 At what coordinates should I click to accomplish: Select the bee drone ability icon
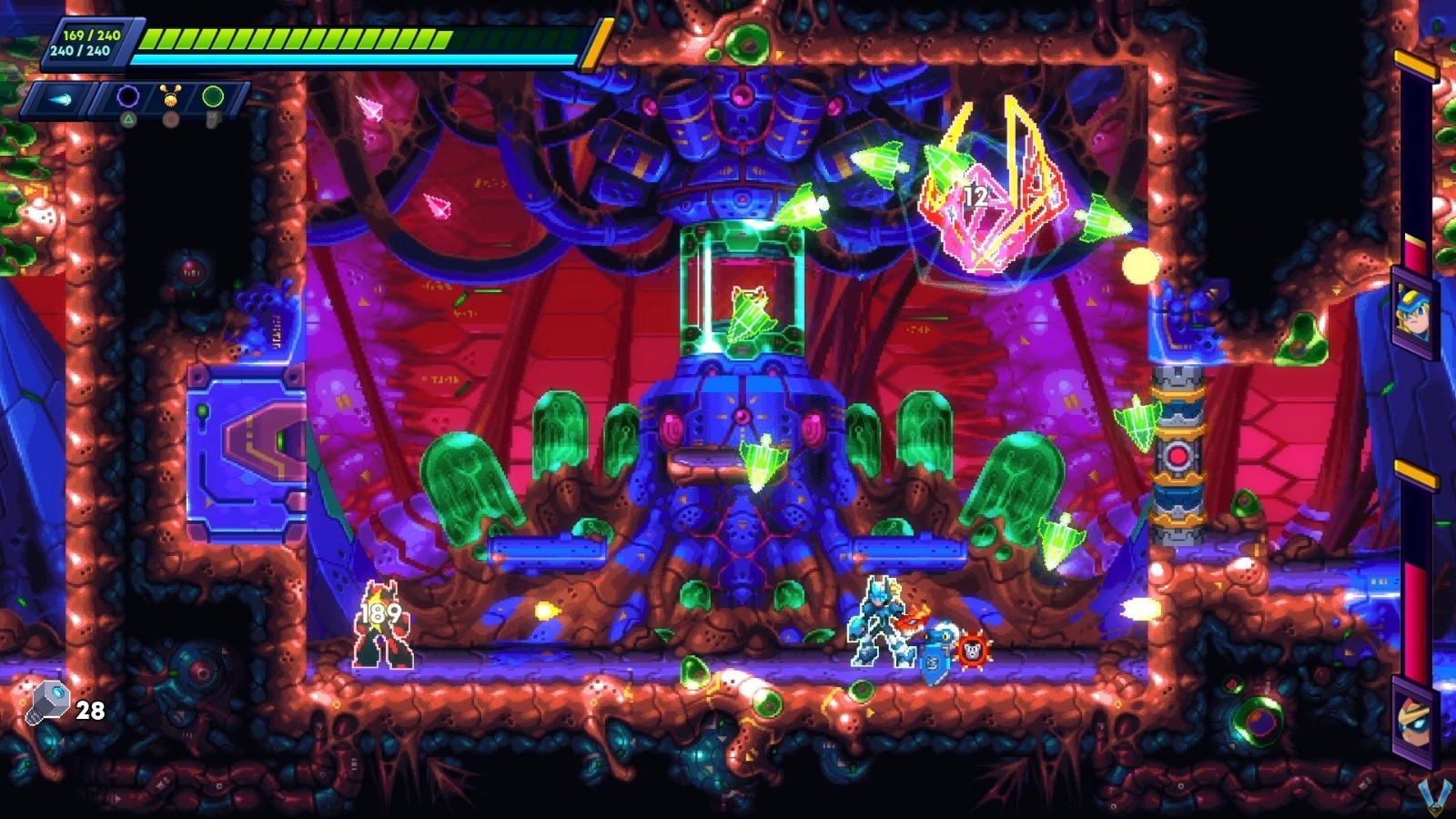coord(170,96)
